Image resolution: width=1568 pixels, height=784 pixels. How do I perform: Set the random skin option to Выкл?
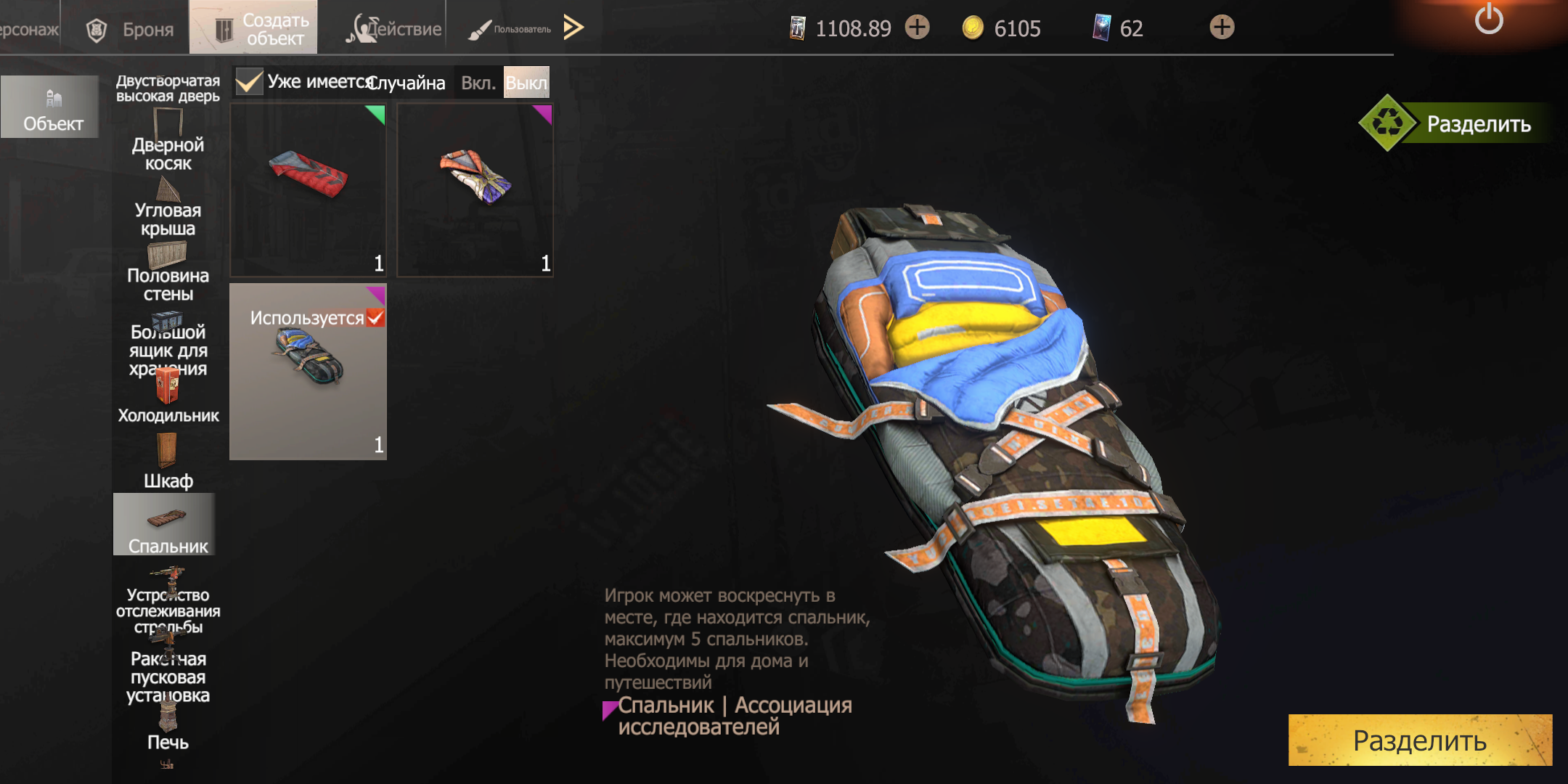tap(526, 83)
